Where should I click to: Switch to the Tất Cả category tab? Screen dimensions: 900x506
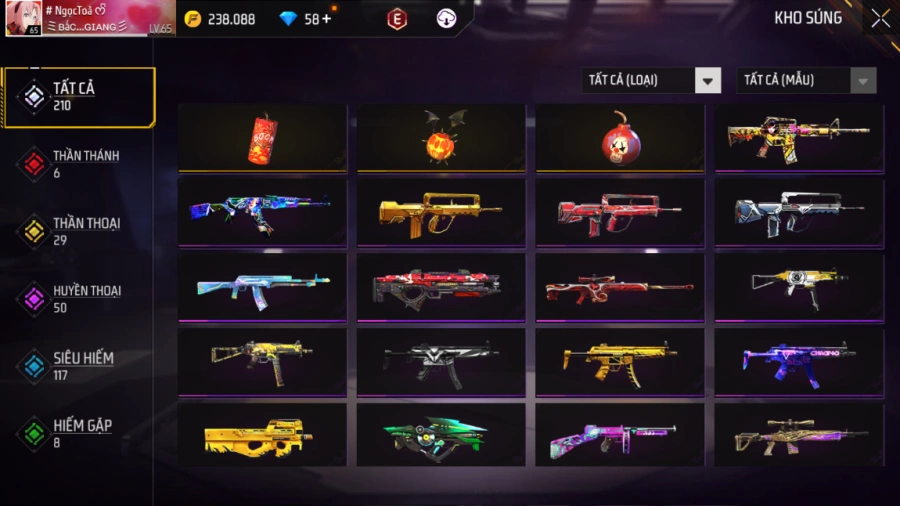point(80,97)
